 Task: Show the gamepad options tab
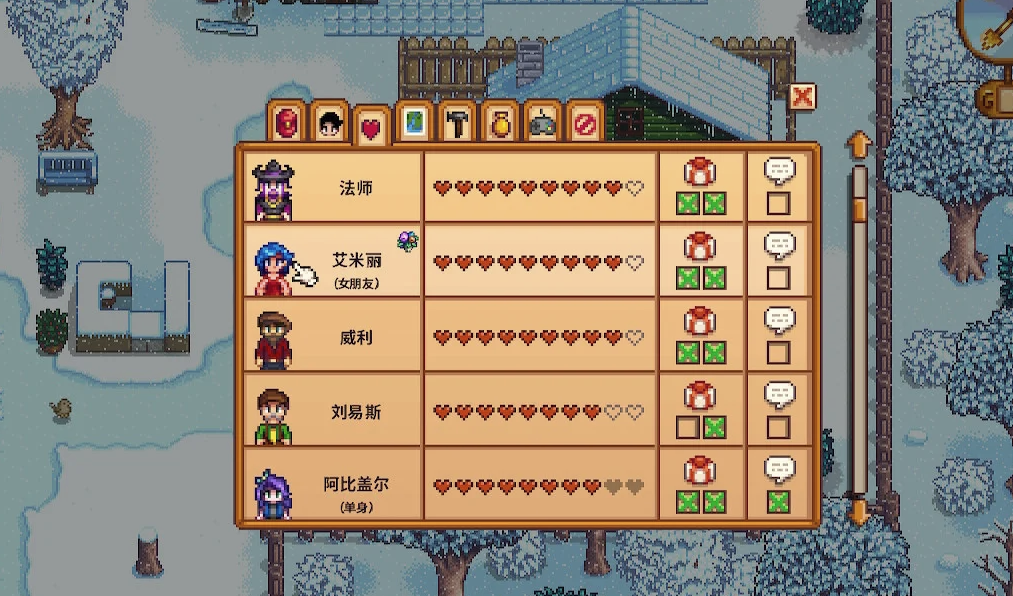coord(541,123)
